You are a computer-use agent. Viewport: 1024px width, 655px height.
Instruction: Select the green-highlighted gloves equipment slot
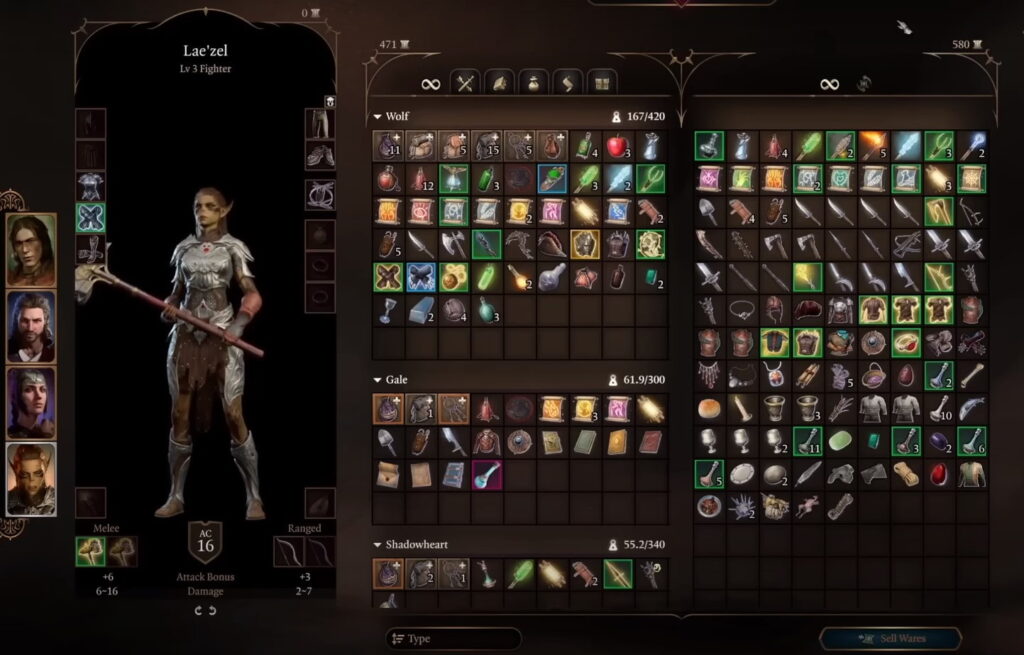[91, 218]
